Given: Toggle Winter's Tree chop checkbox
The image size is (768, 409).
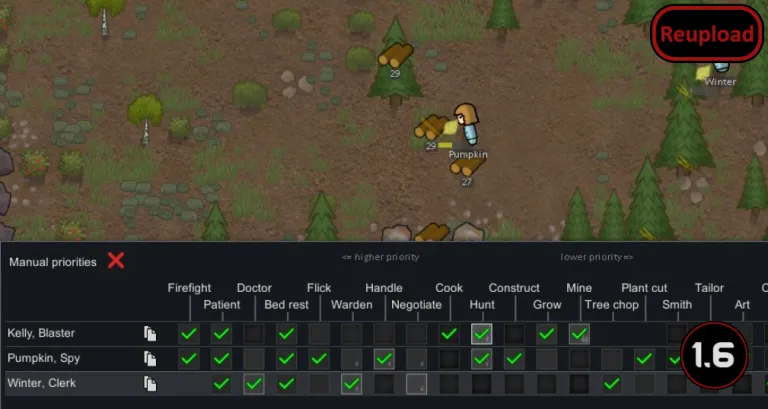Looking at the screenshot, I should click(611, 383).
